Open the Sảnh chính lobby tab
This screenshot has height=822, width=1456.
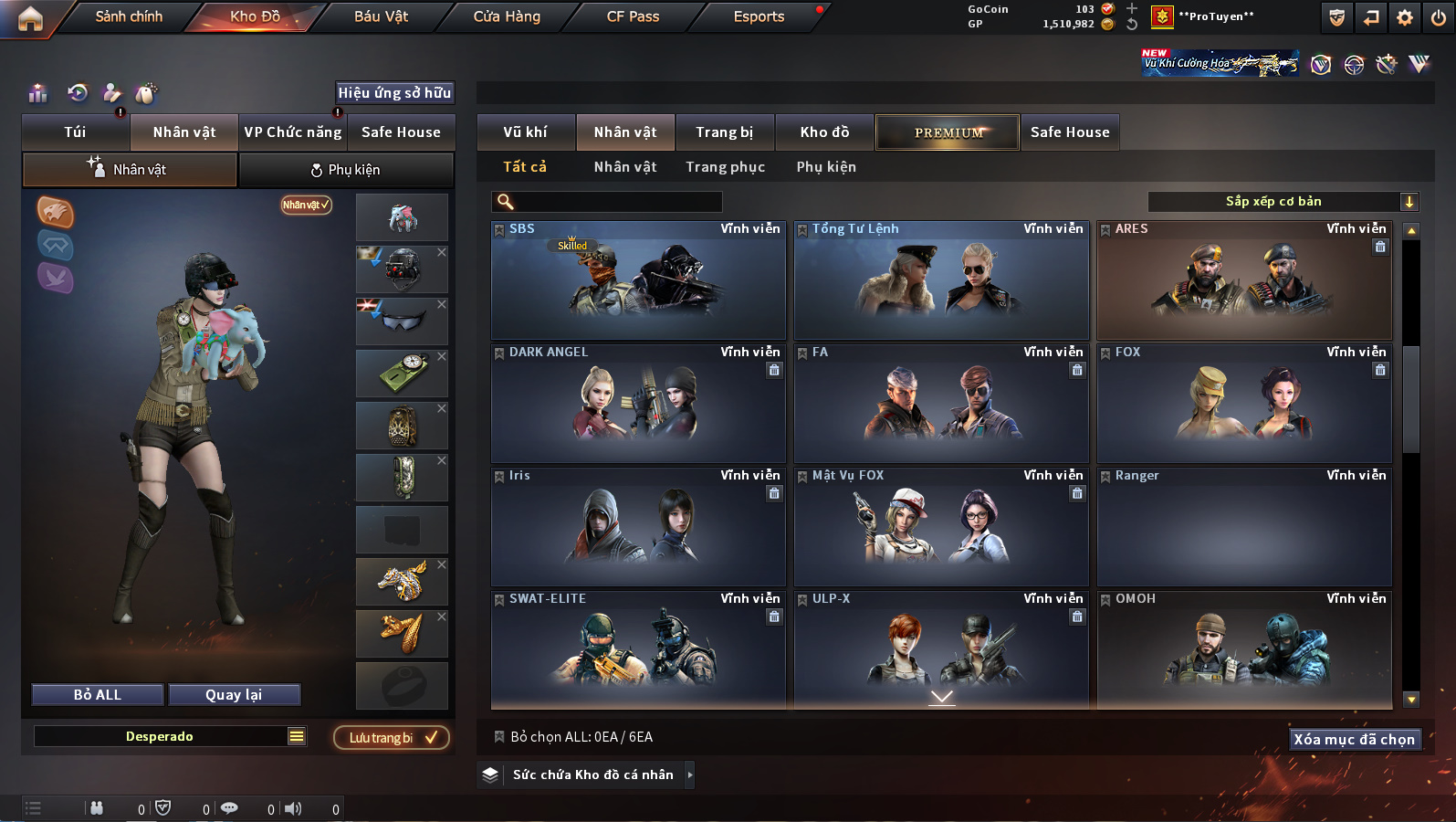point(129,16)
